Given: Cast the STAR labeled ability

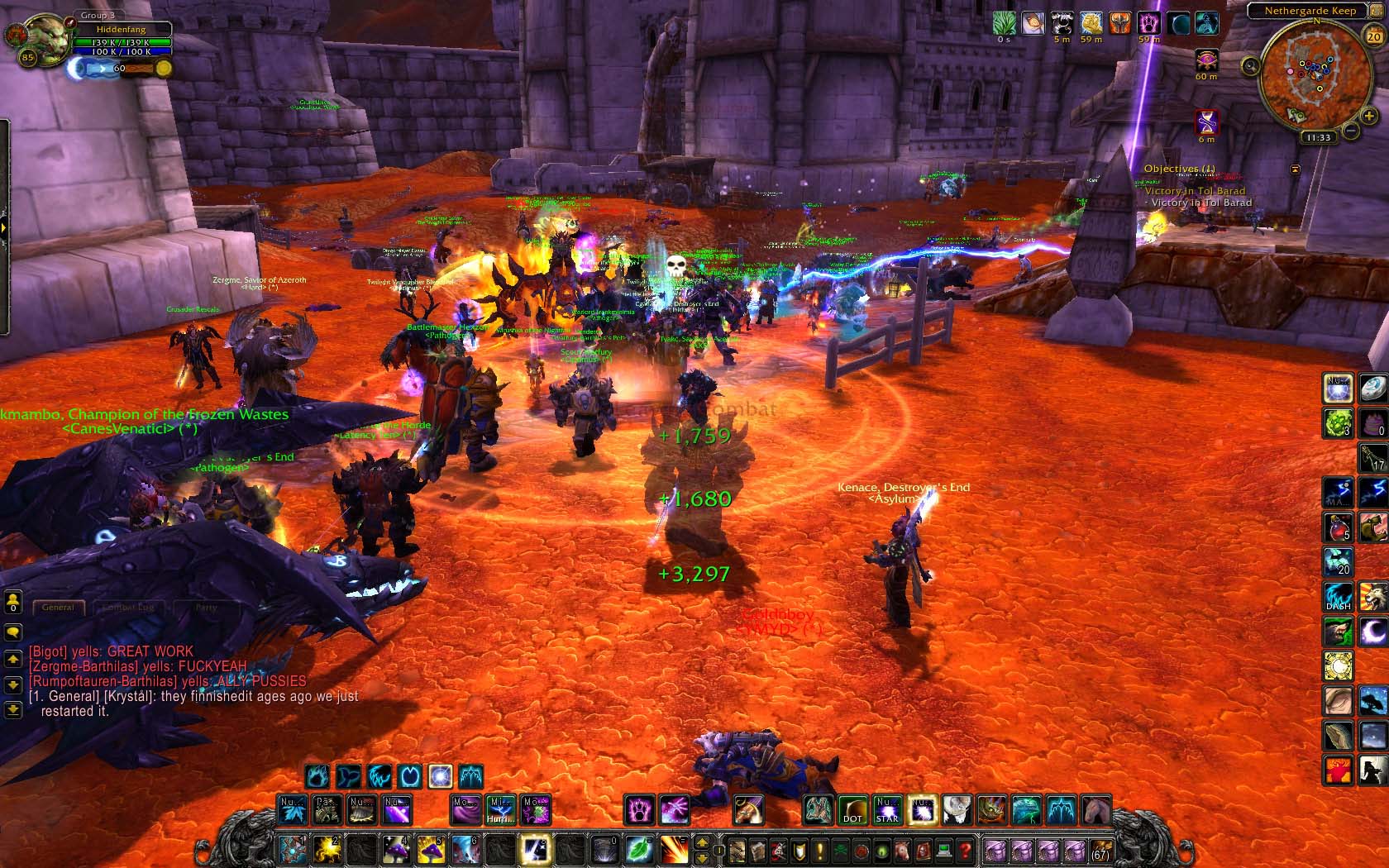Looking at the screenshot, I should coord(887,809).
